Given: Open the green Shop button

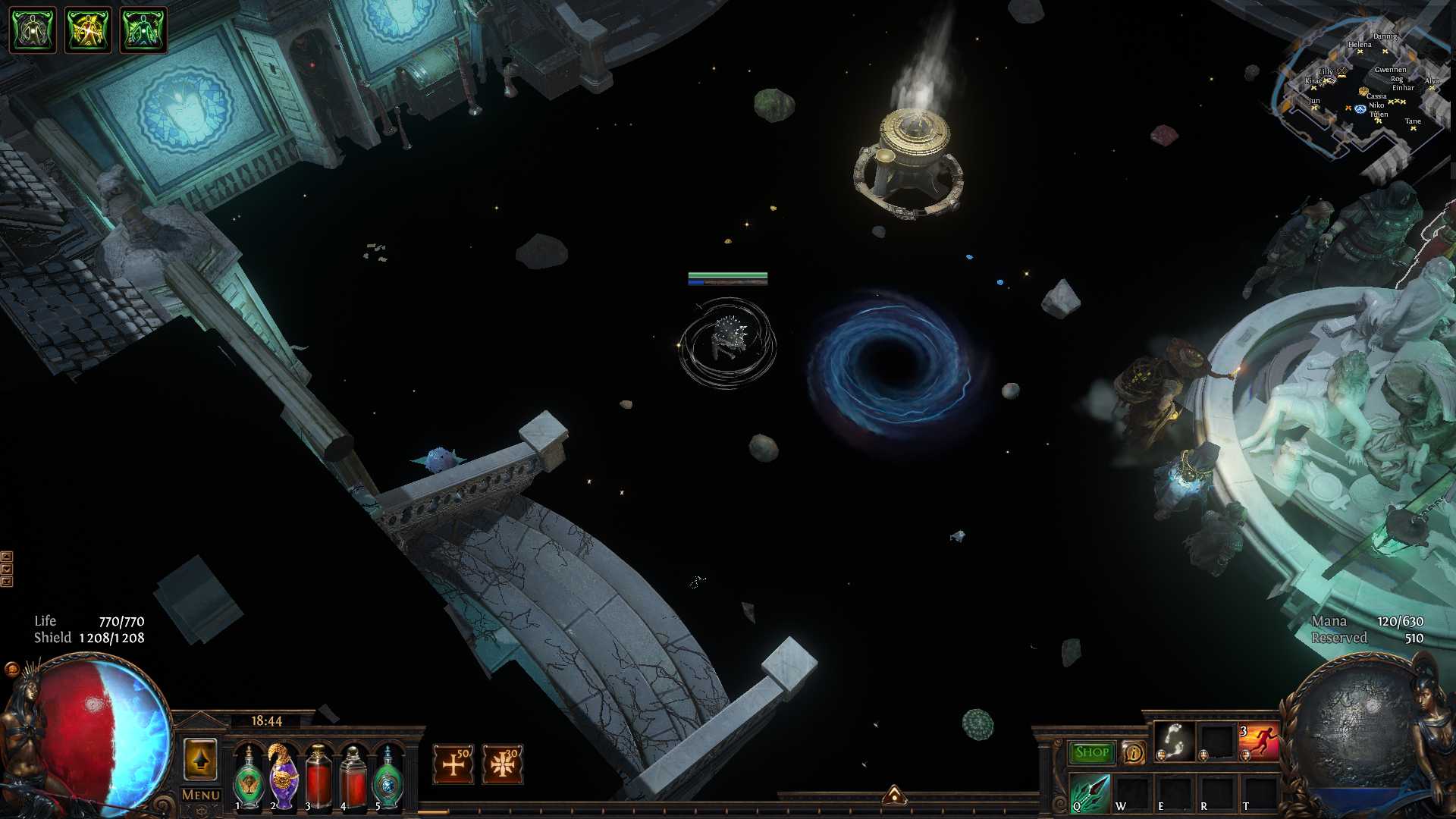Looking at the screenshot, I should pos(1091,752).
